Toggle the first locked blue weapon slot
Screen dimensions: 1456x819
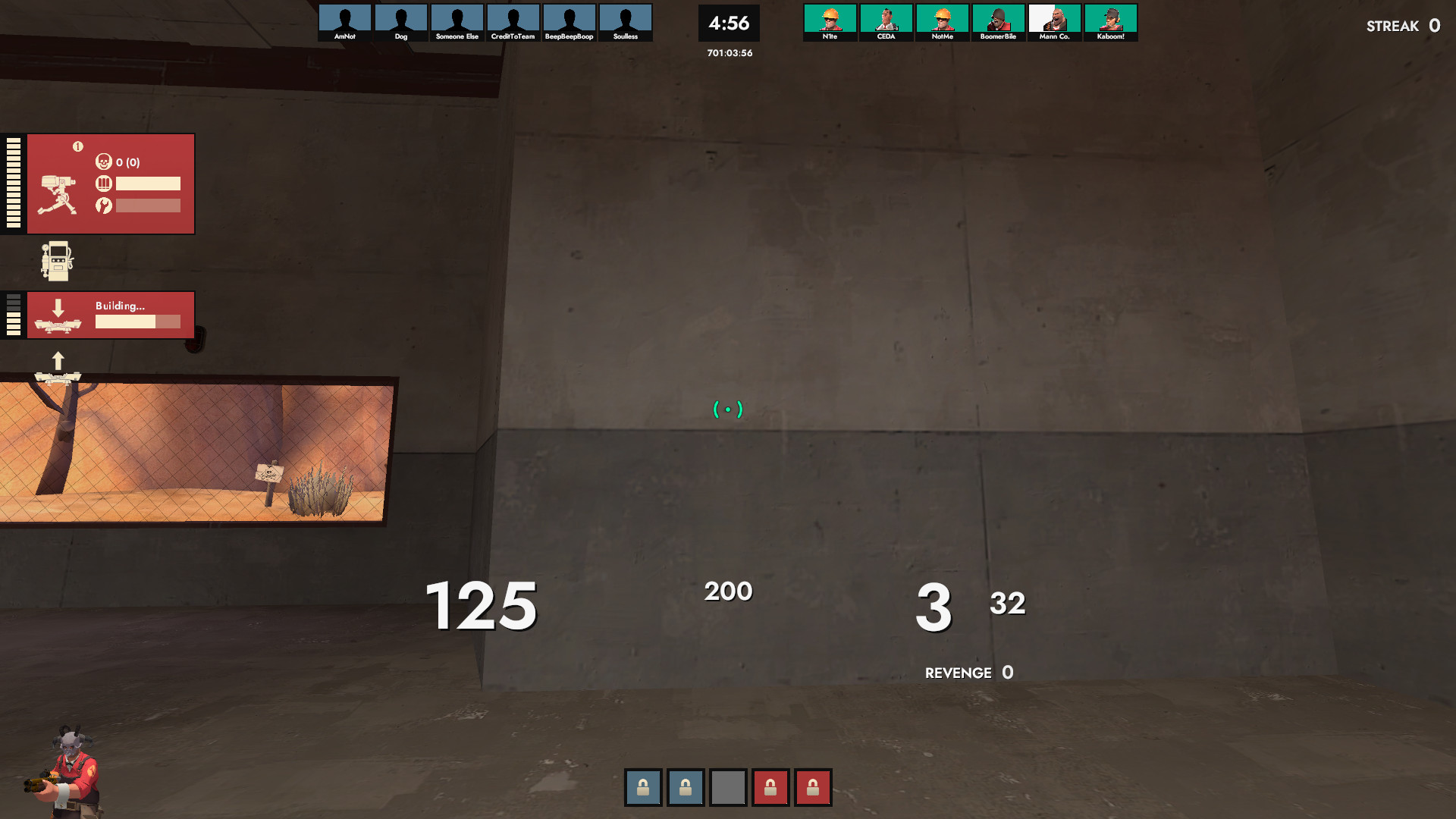pyautogui.click(x=643, y=787)
